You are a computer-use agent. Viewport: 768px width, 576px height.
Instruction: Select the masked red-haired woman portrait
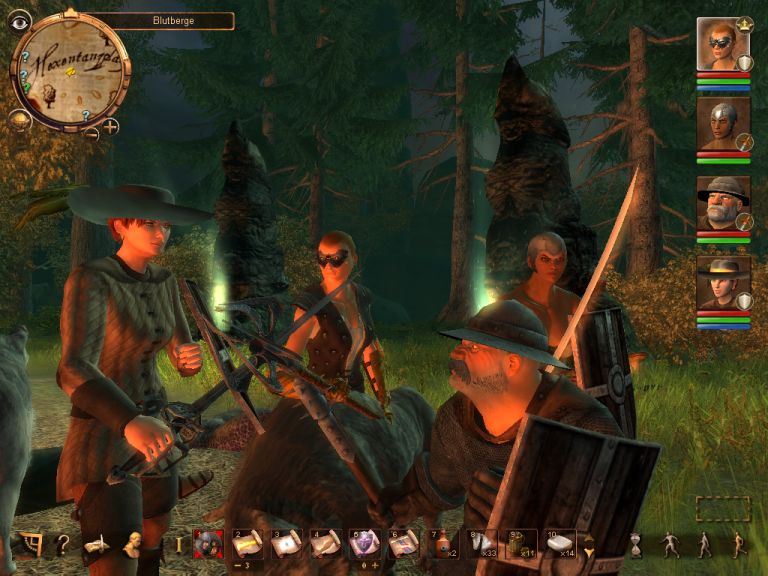[722, 44]
